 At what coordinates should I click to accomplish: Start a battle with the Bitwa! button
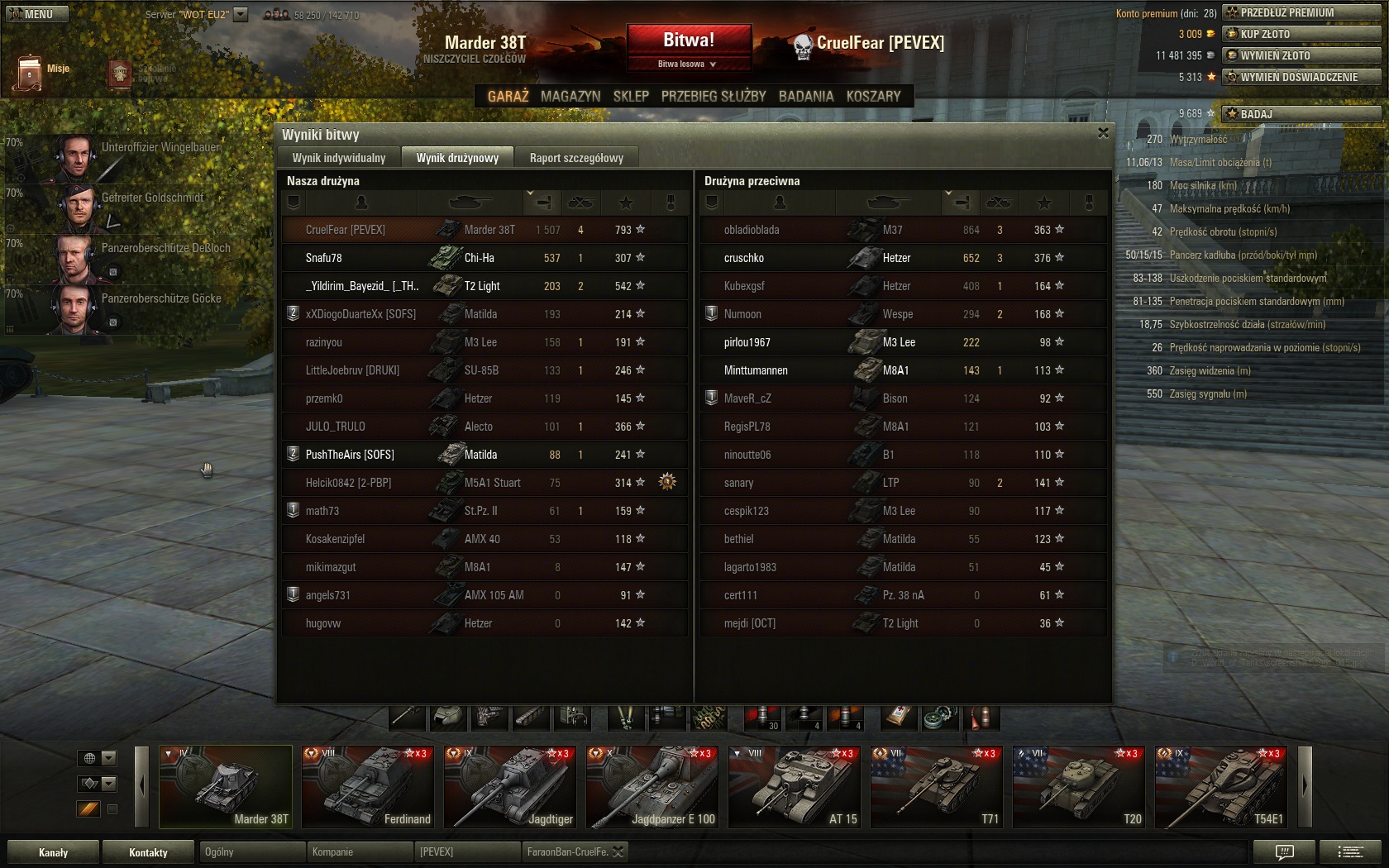pos(688,41)
